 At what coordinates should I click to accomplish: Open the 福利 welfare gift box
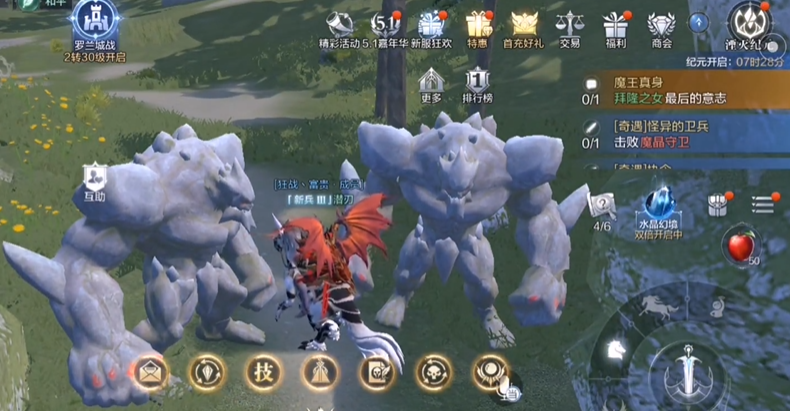click(615, 27)
